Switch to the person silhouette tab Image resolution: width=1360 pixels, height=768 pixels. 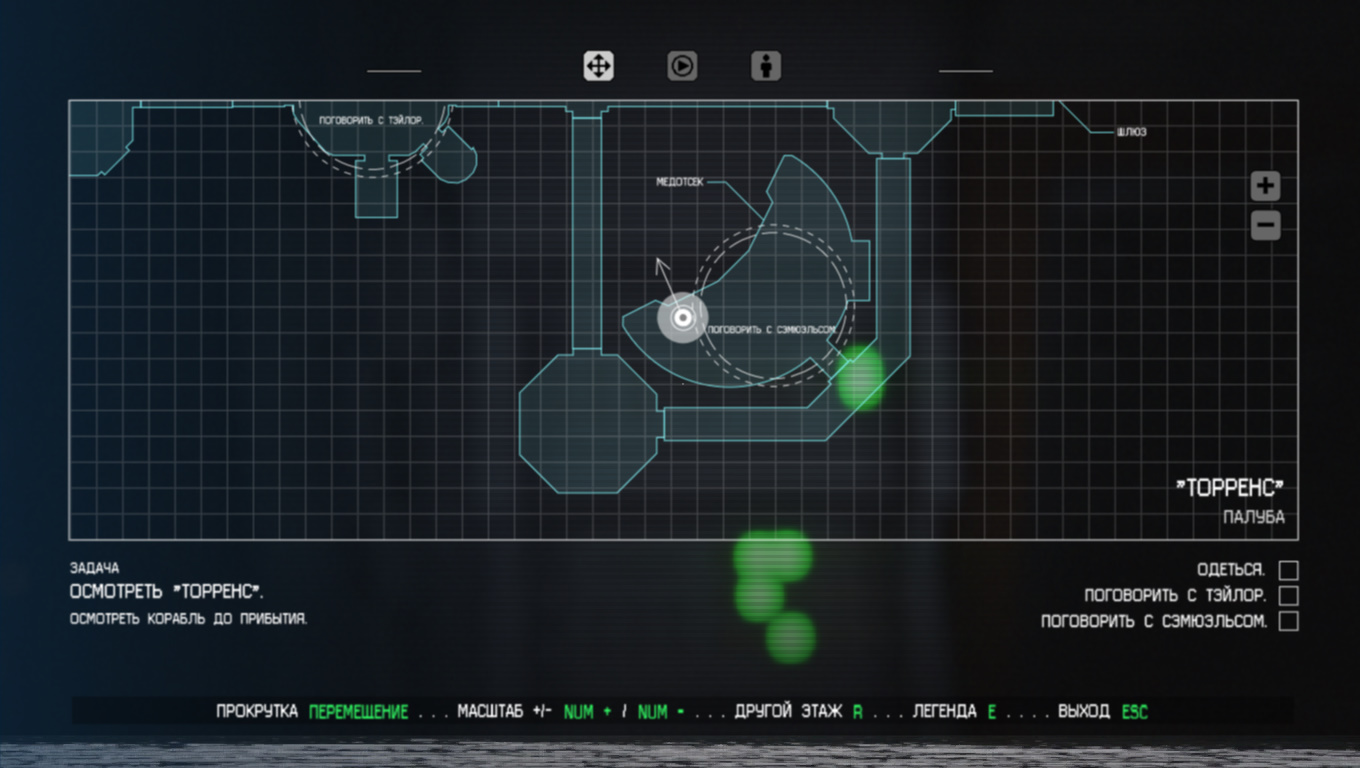[x=766, y=66]
